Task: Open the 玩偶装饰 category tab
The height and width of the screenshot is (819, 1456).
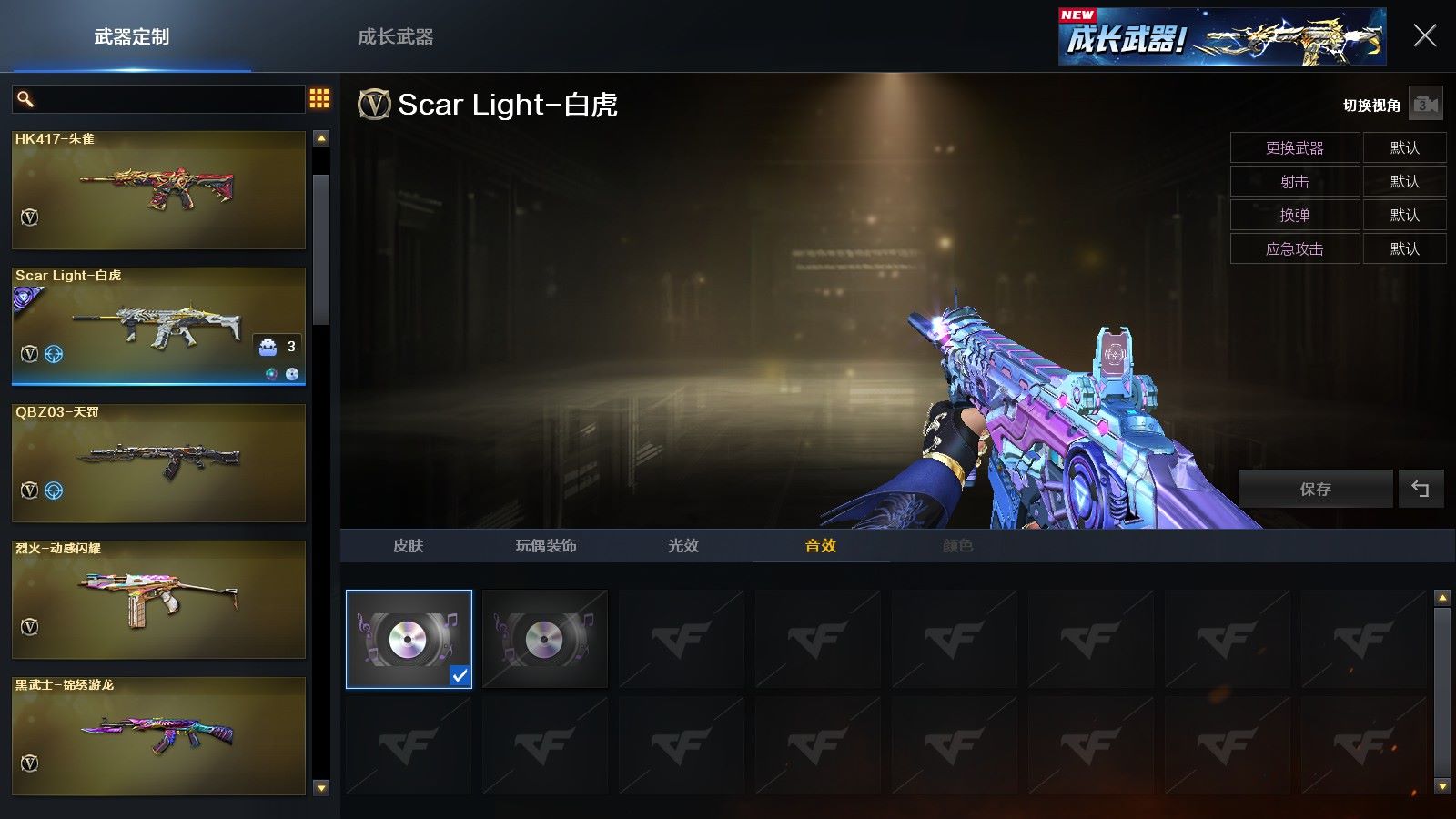Action: 546,546
